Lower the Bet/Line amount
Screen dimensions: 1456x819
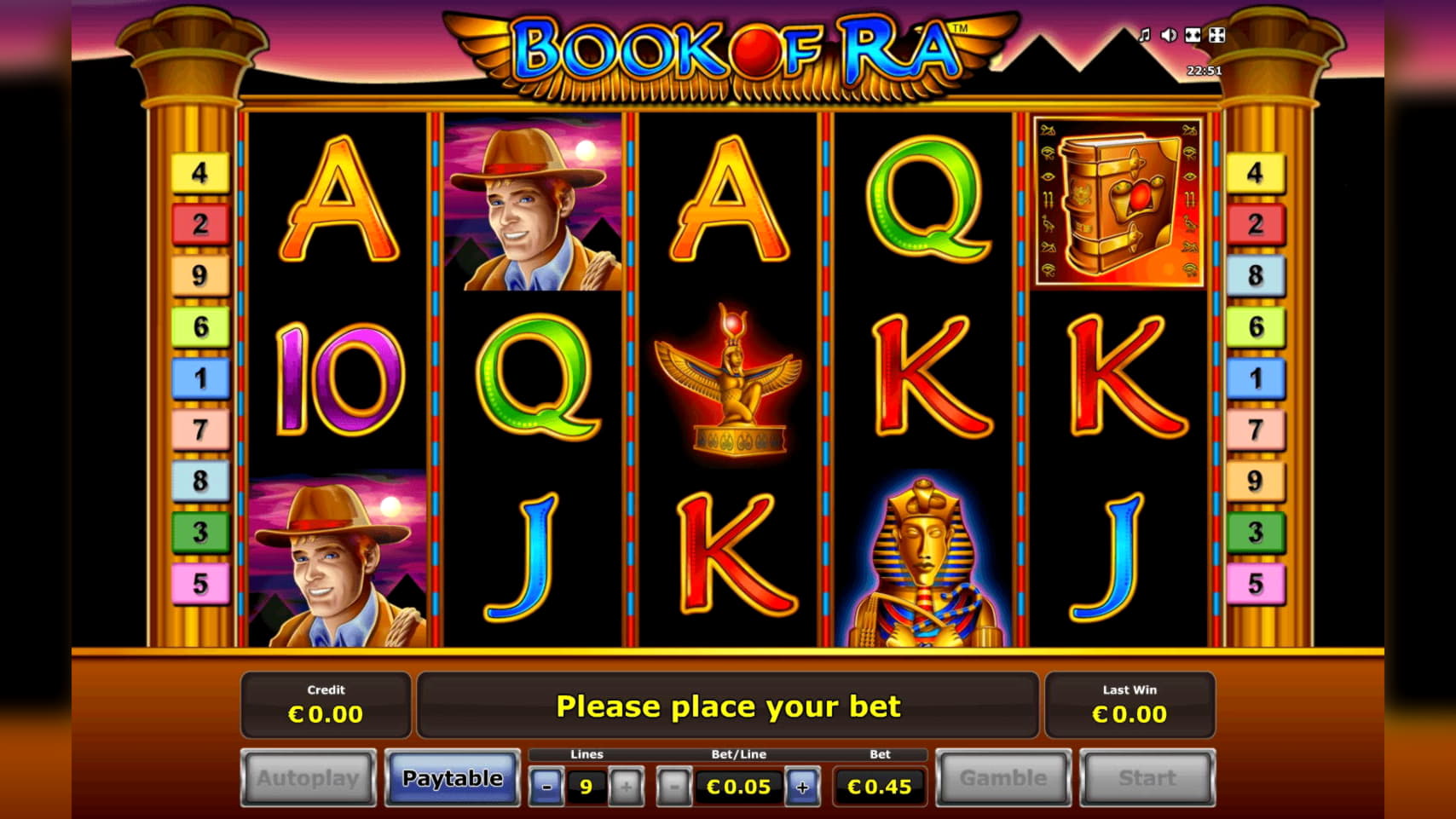[673, 787]
